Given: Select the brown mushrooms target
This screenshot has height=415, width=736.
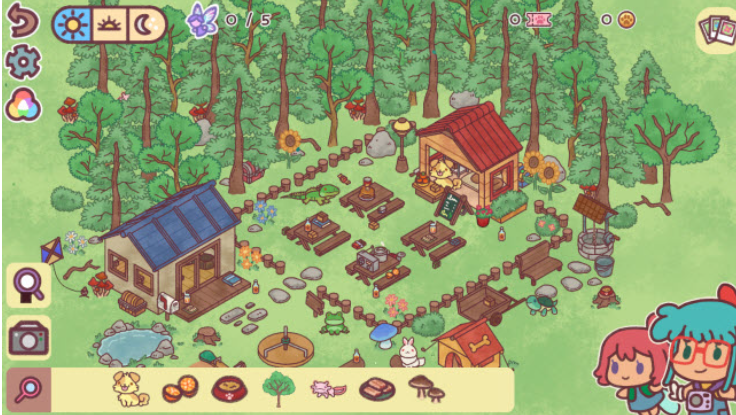Looking at the screenshot, I should (x=423, y=387).
